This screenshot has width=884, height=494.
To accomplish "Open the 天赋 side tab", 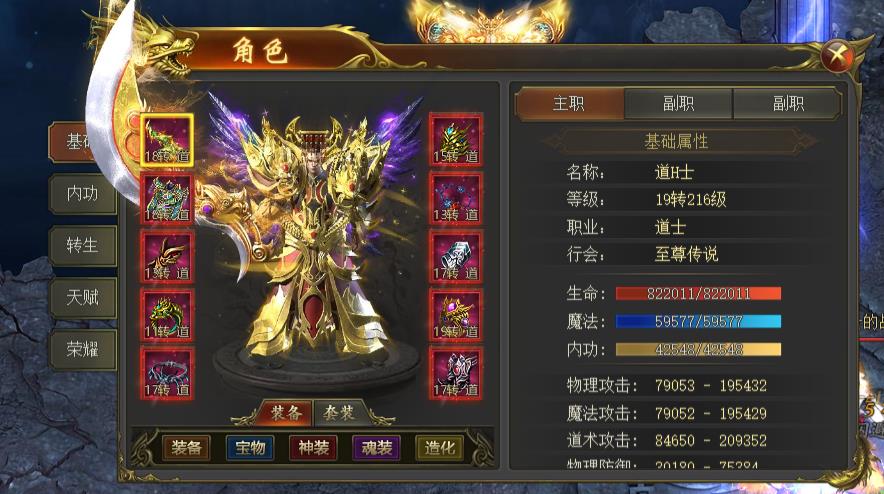I will 82,297.
